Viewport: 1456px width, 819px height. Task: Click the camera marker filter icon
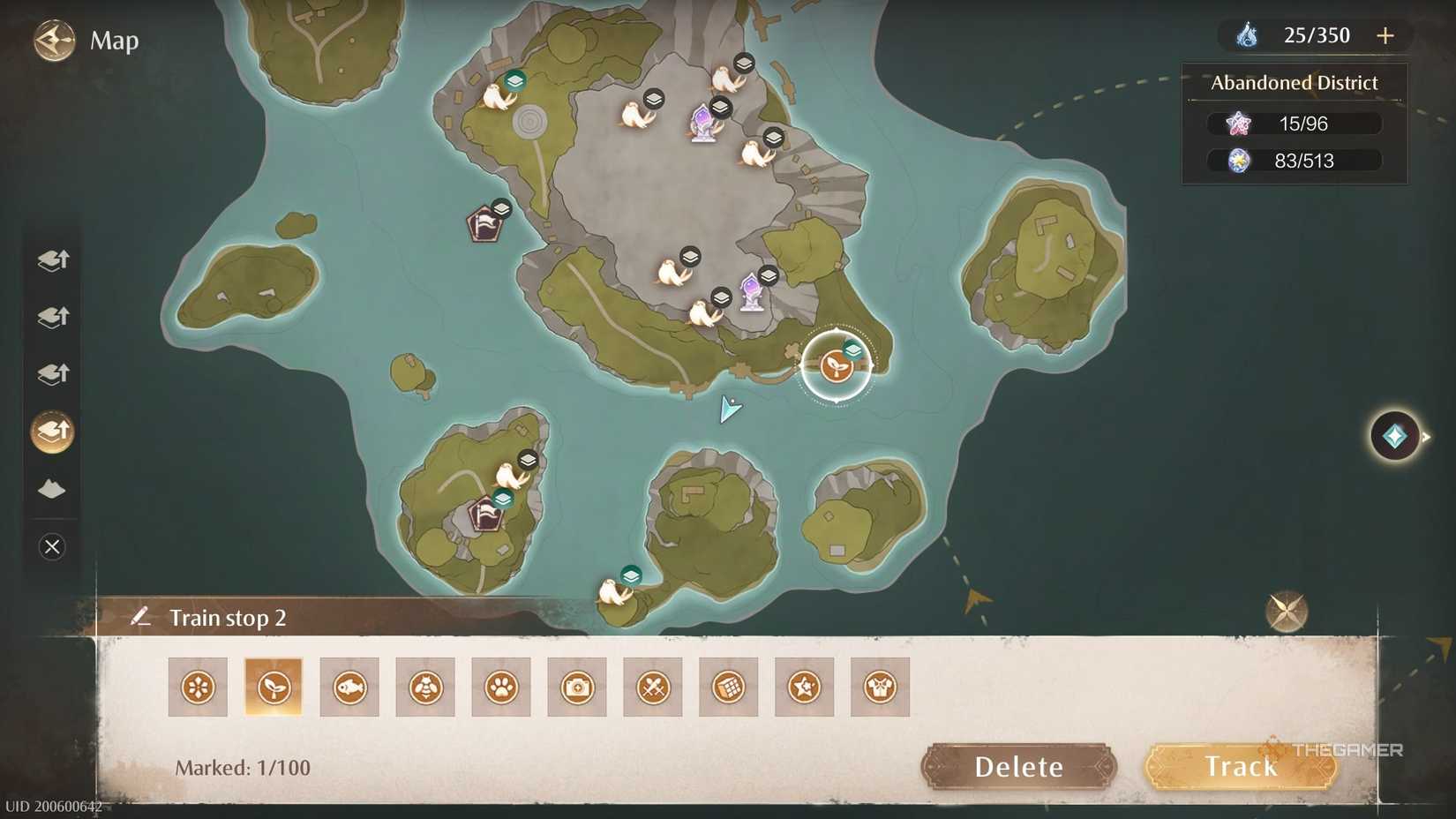click(577, 686)
